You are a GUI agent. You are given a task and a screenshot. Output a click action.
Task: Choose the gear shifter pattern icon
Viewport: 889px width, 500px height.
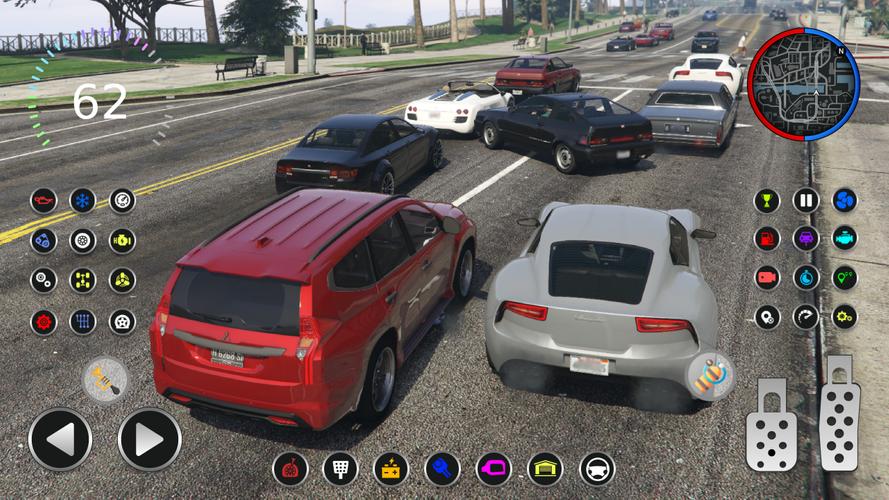tap(83, 322)
